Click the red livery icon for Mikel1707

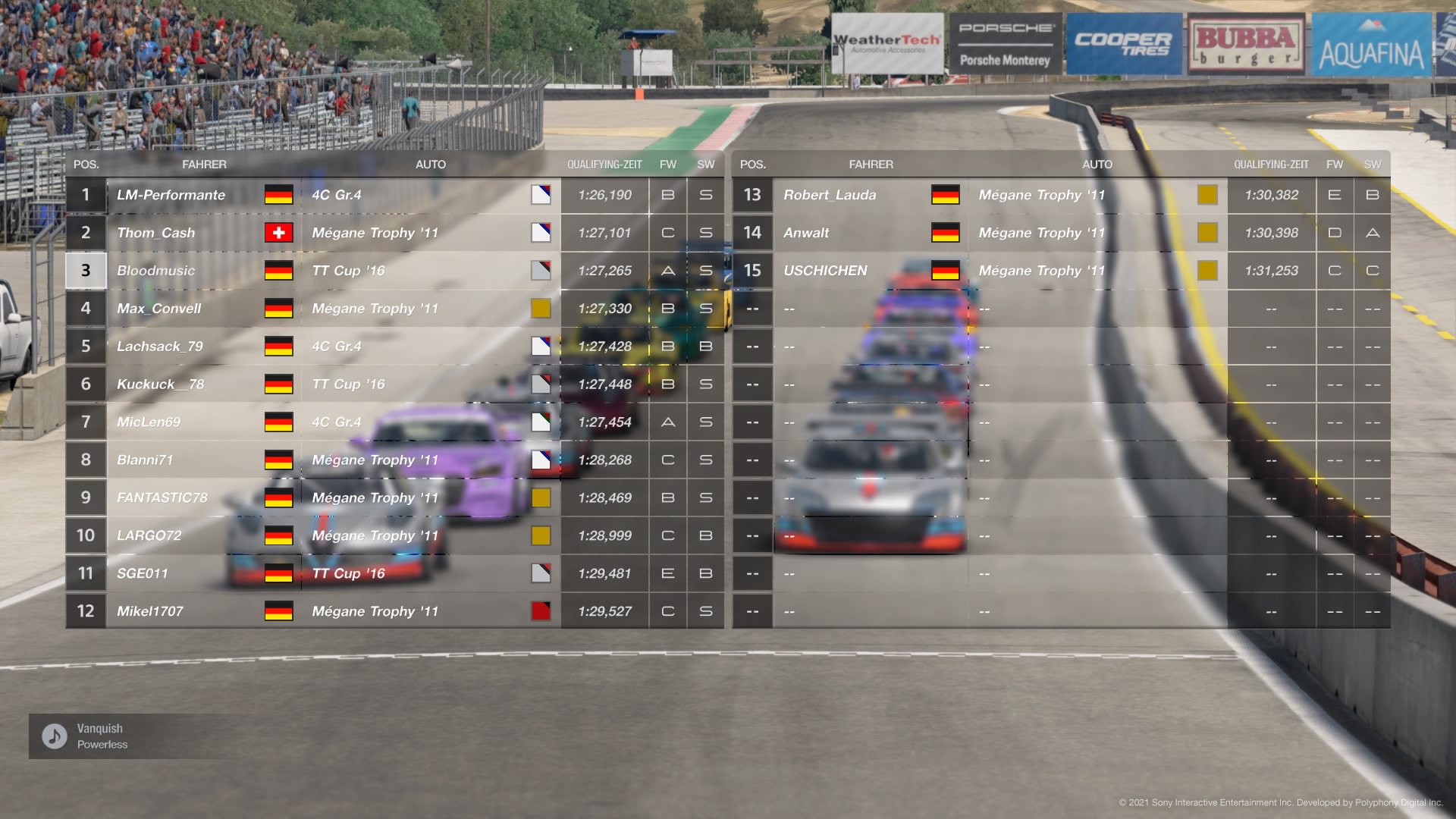(x=541, y=611)
